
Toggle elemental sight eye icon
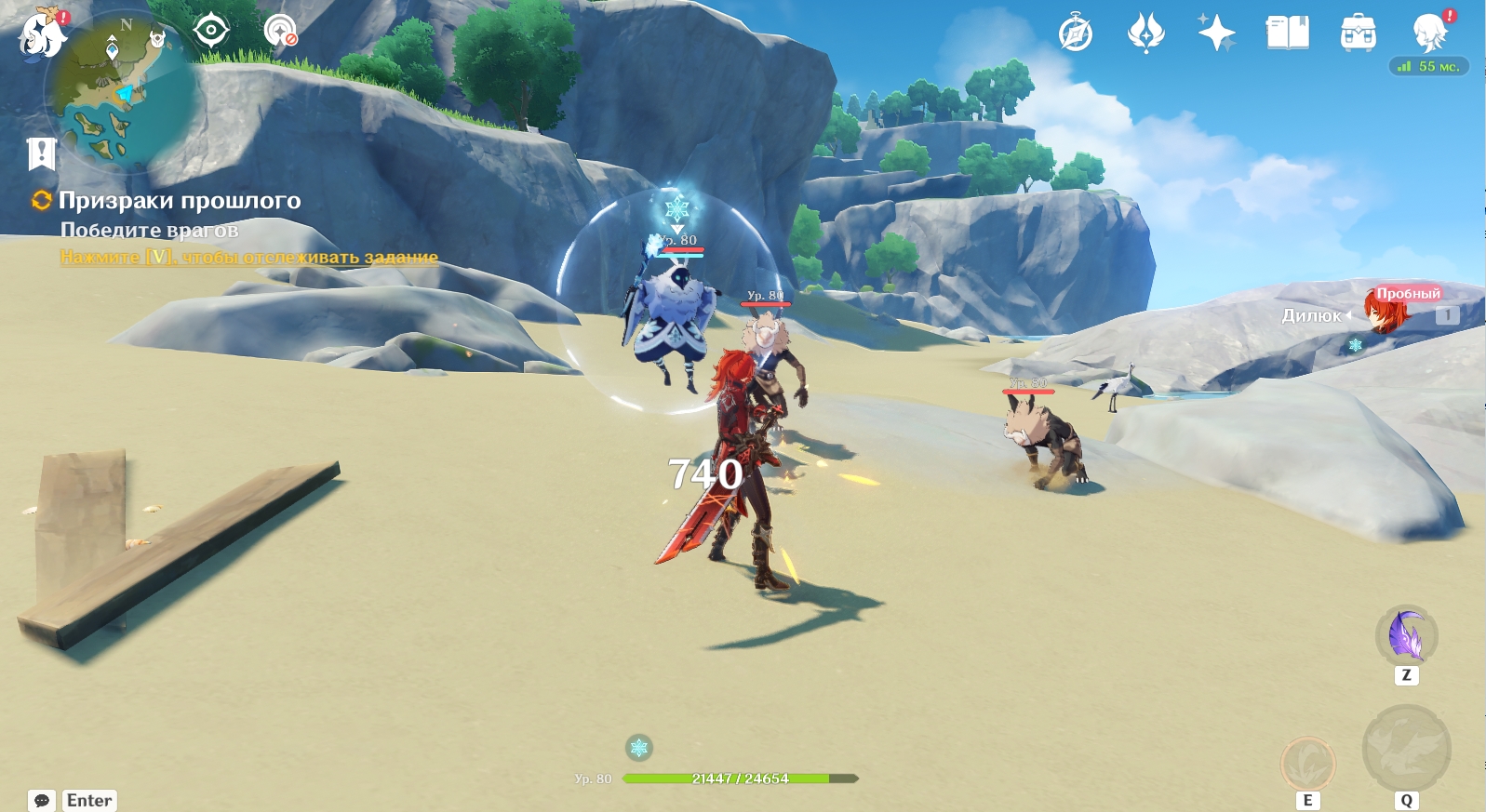click(211, 32)
